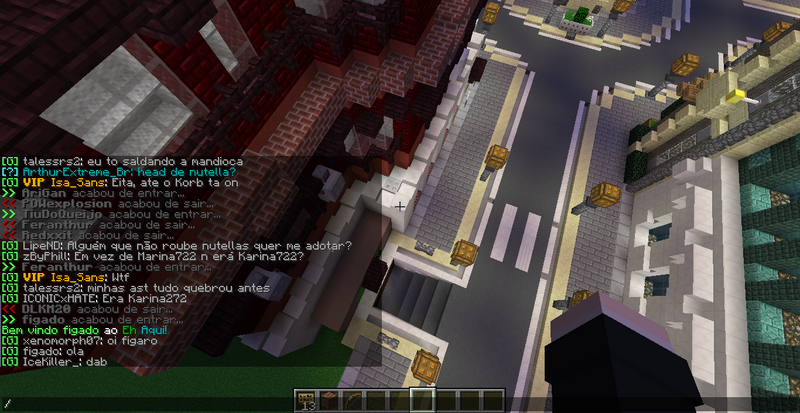Select the hotbar slot holding 13 items
Image resolution: width=800 pixels, height=413 pixels.
pyautogui.click(x=307, y=402)
